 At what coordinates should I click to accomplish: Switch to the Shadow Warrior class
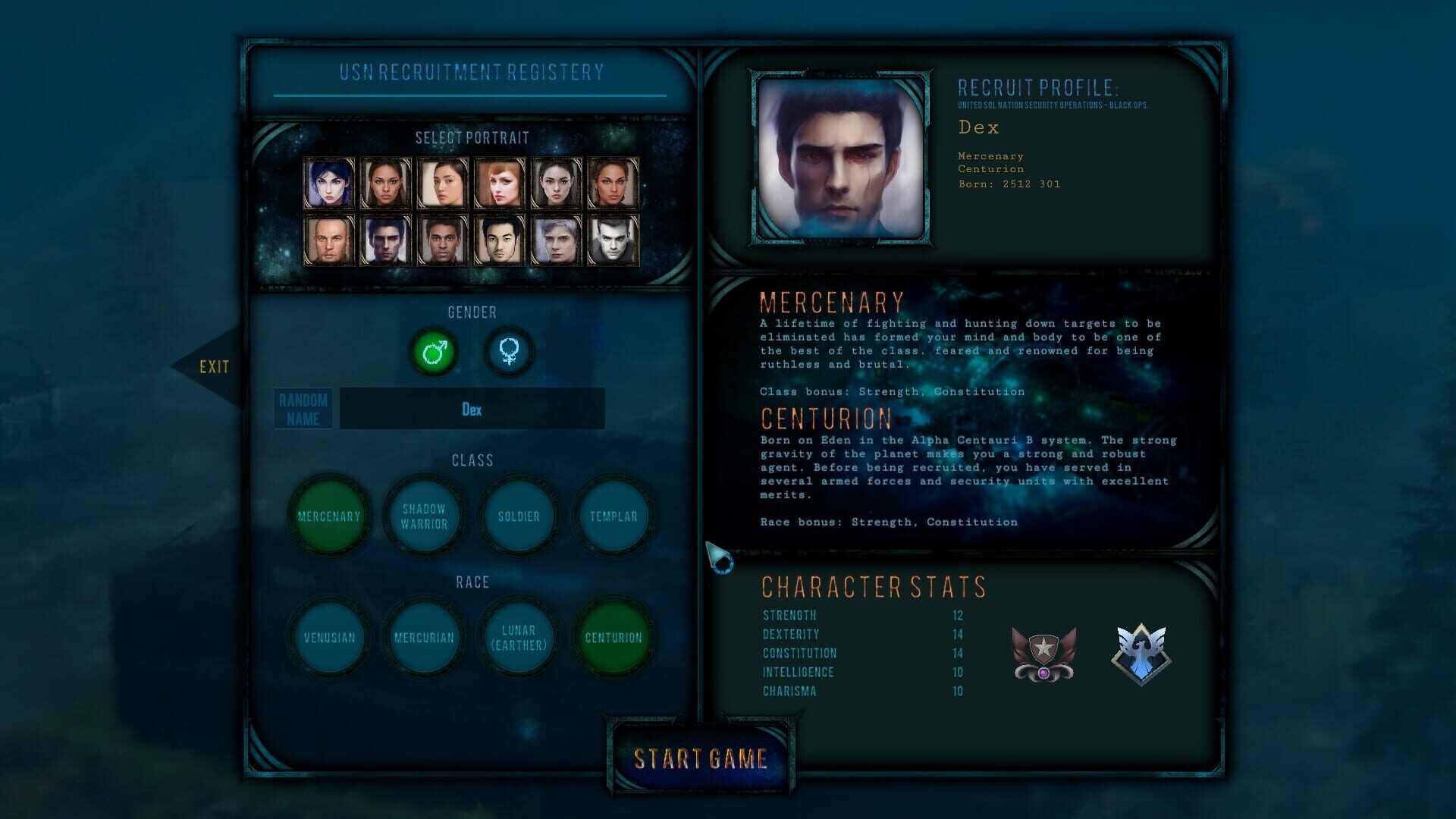pyautogui.click(x=423, y=516)
